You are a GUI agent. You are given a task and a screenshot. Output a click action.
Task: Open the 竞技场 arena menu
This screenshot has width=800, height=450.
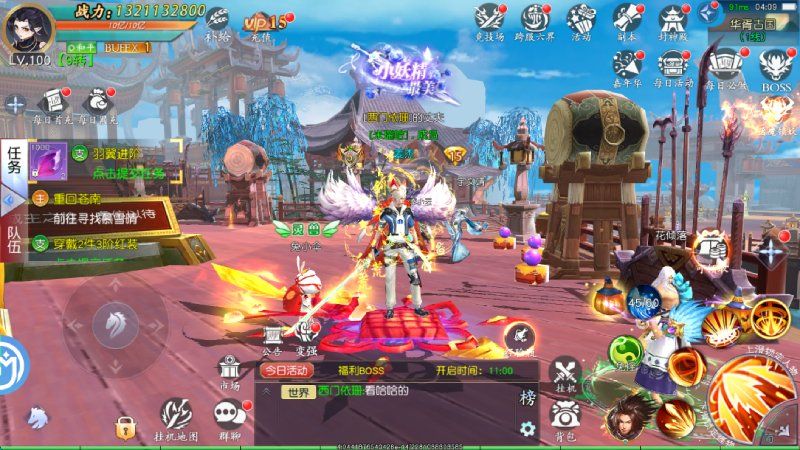click(x=488, y=20)
